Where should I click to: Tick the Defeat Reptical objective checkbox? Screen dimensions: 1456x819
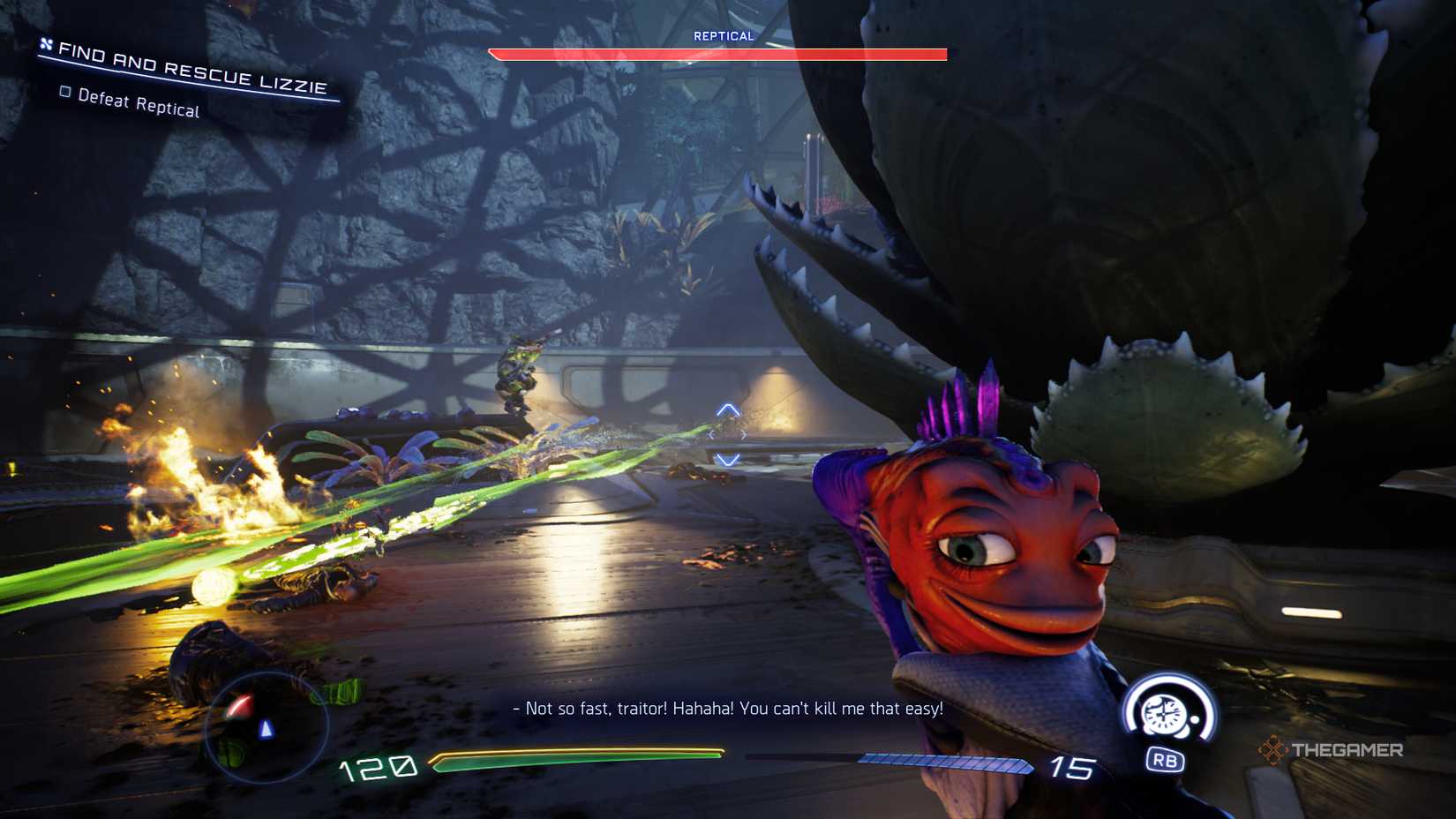[x=65, y=92]
